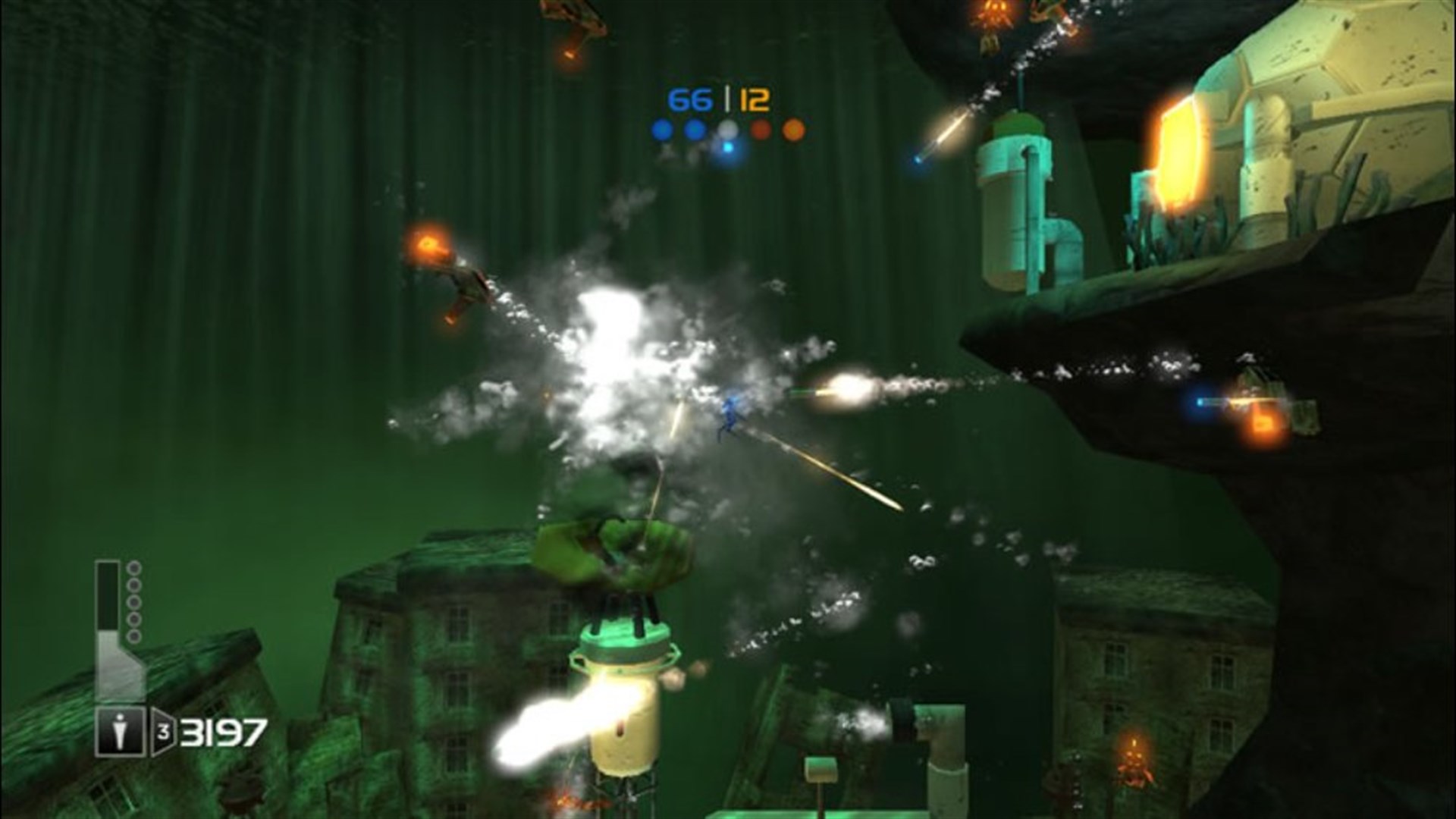Select the dark red orb in the dot row

pyautogui.click(x=761, y=129)
